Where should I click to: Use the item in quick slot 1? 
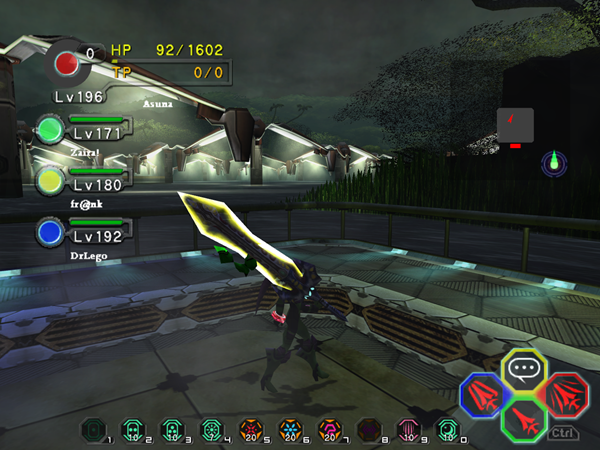tap(91, 429)
